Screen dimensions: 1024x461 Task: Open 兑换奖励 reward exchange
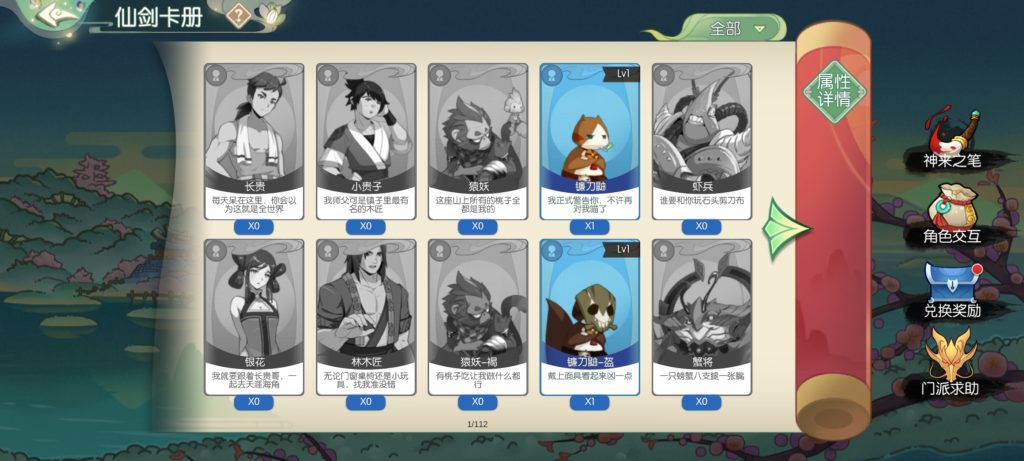click(x=952, y=292)
